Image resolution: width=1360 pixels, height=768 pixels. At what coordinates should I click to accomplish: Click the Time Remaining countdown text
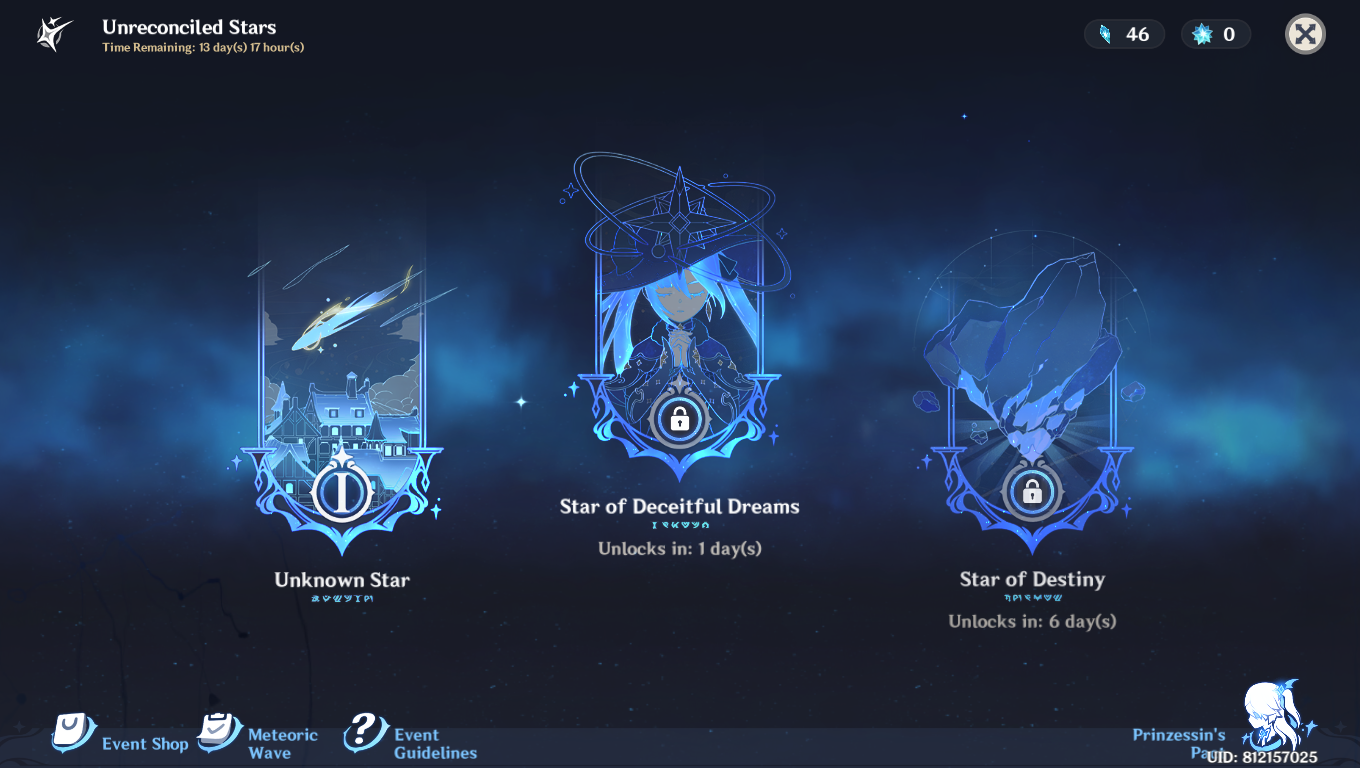click(x=204, y=45)
